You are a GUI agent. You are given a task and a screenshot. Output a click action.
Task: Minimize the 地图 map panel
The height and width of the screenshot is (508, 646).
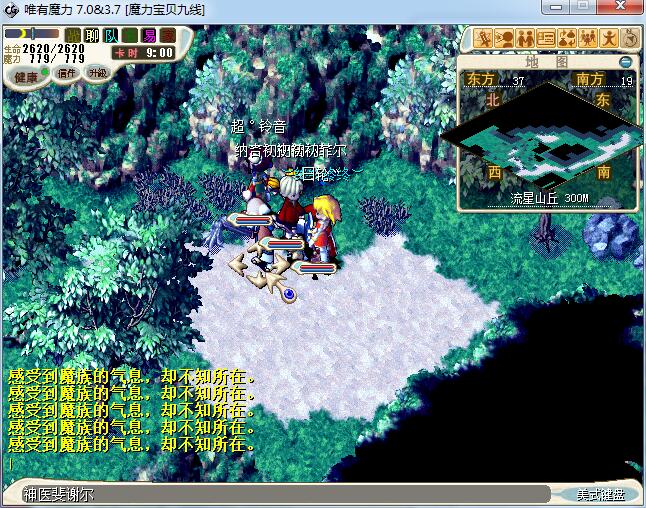click(625, 61)
